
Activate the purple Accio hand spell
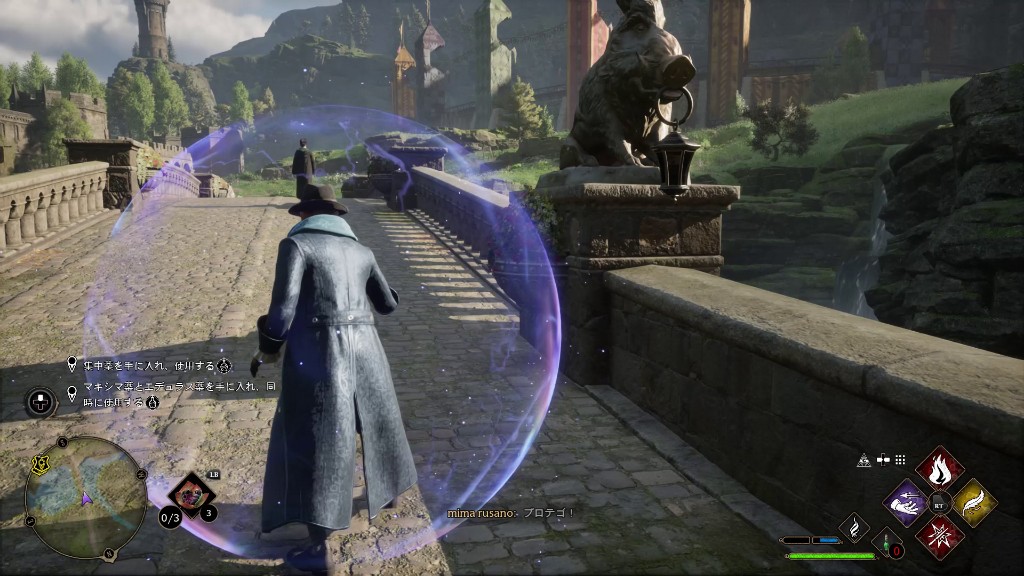[906, 502]
